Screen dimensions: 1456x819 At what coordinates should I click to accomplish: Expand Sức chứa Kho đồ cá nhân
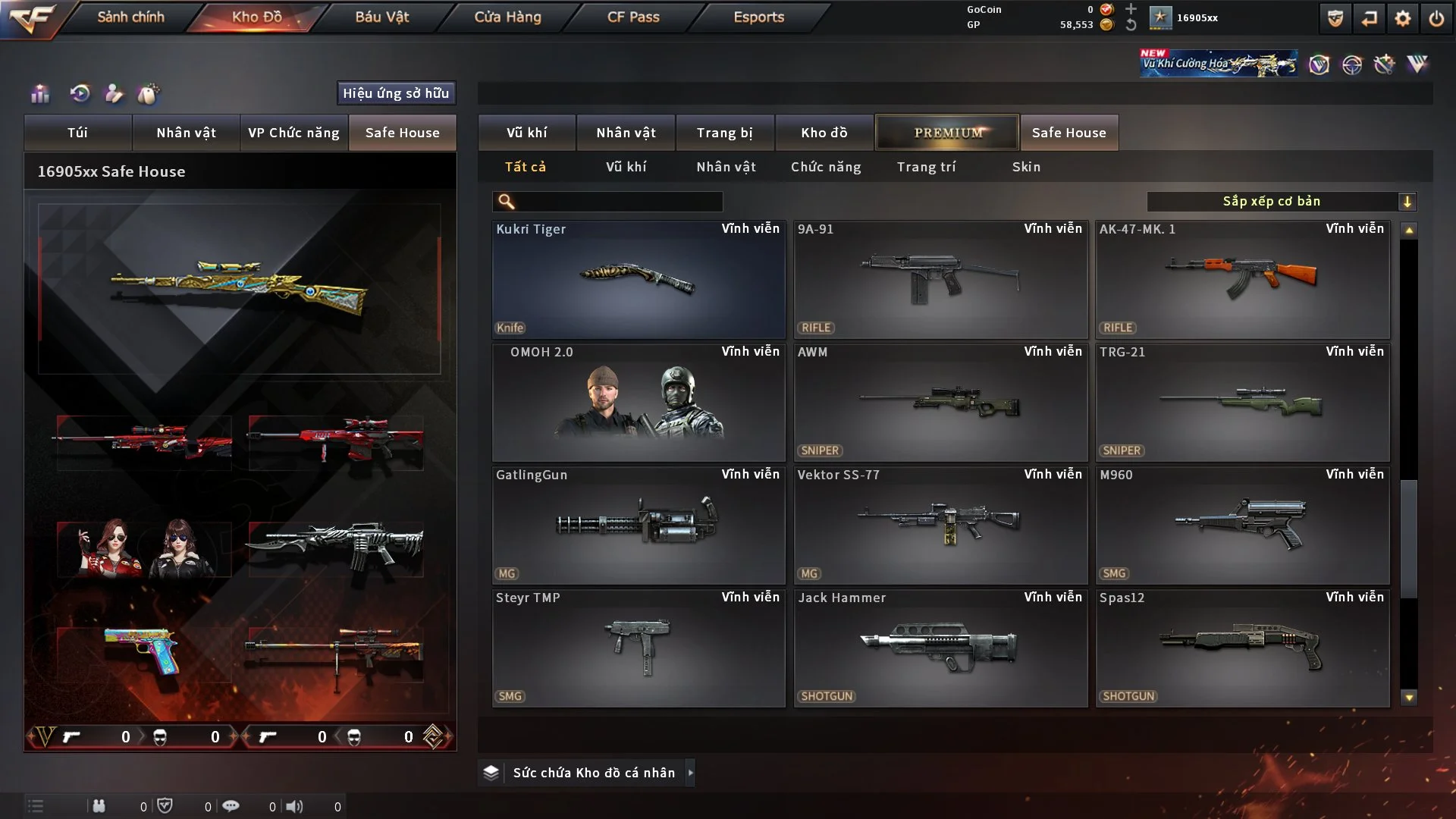[593, 773]
